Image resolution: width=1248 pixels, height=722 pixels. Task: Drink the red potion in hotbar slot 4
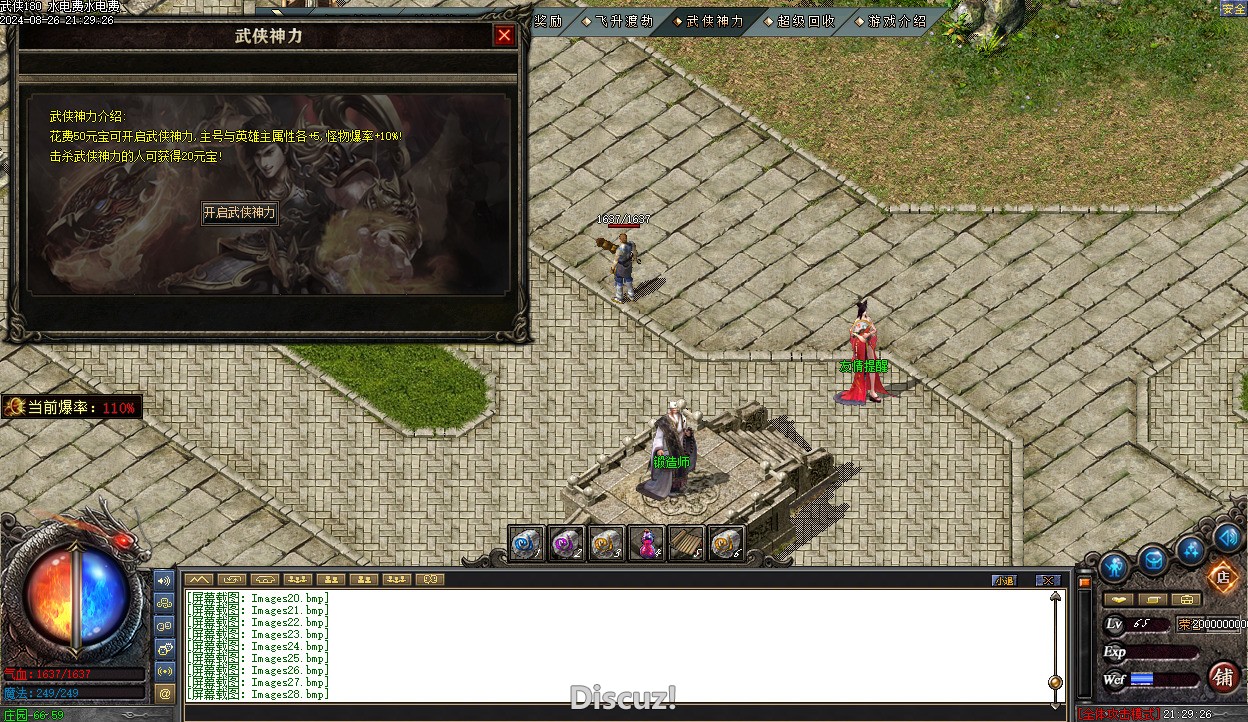[x=647, y=543]
